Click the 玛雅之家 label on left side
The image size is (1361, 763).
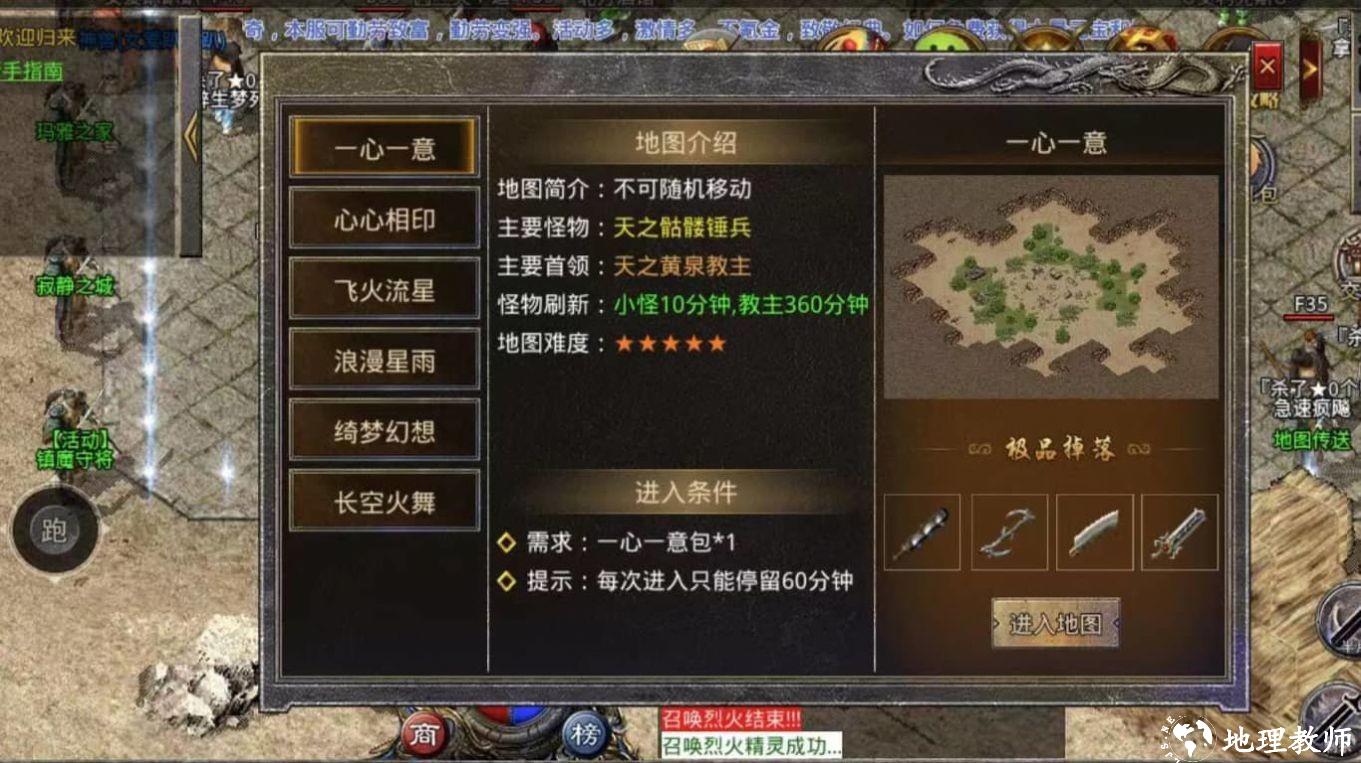tap(74, 131)
